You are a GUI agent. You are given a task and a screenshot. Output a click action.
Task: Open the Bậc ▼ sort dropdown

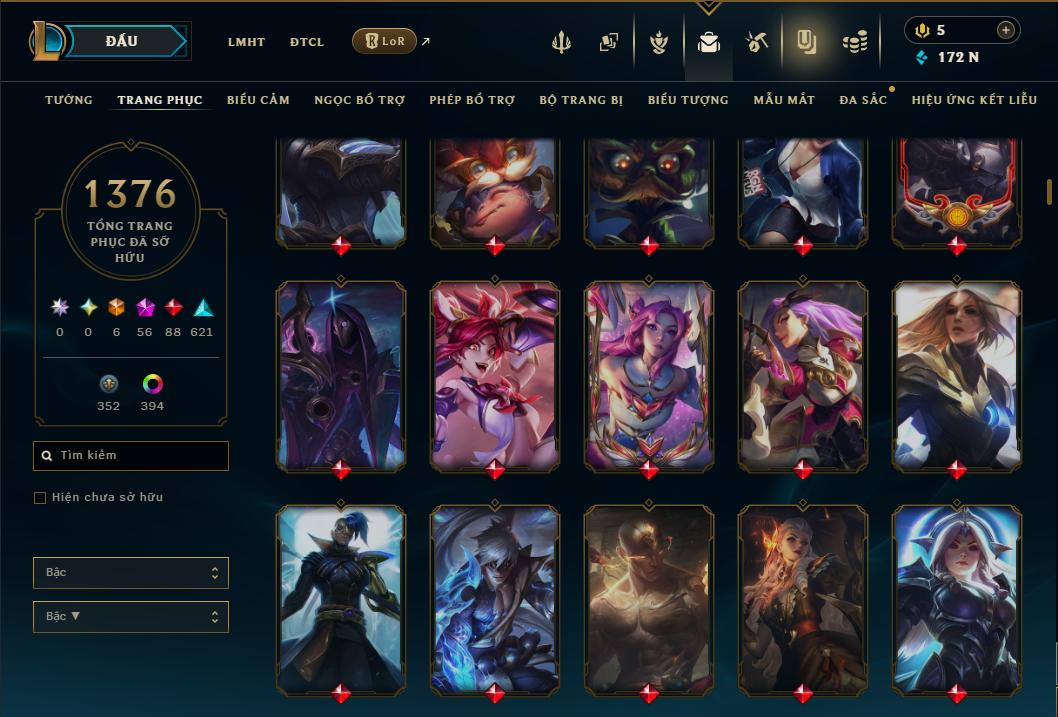coord(131,617)
